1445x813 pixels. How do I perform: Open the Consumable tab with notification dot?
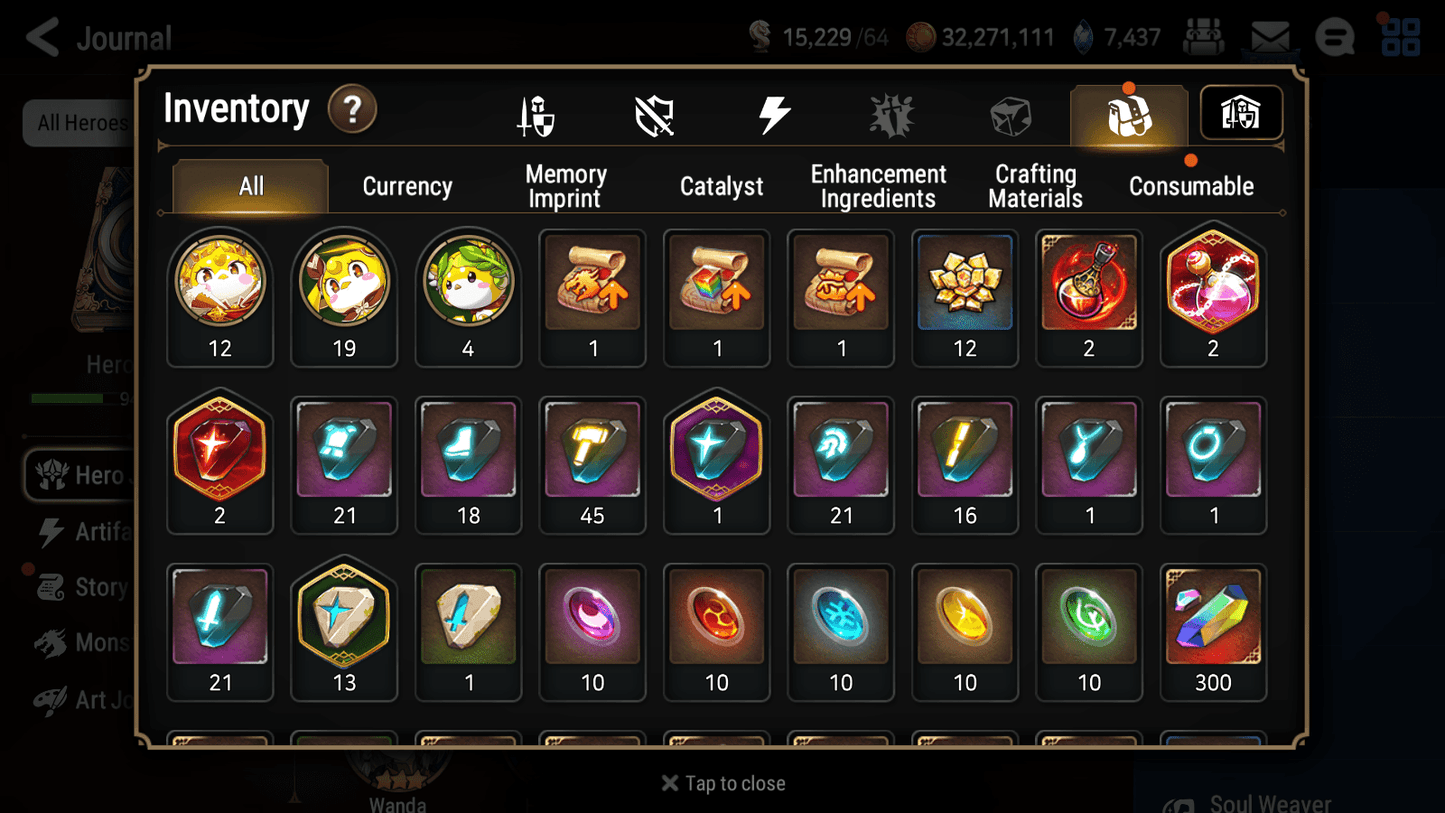pos(1191,186)
